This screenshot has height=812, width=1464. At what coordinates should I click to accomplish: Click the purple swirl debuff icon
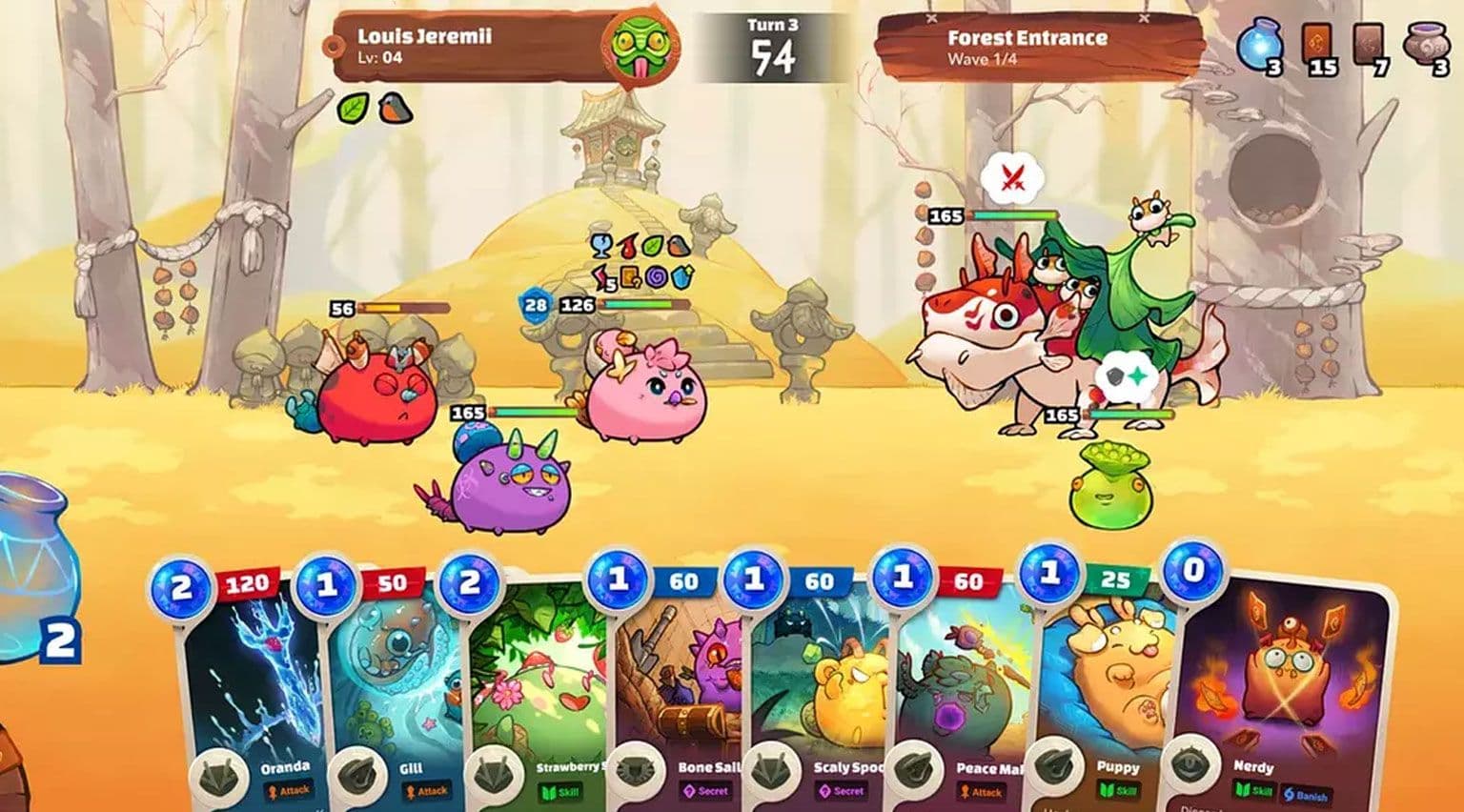(656, 278)
